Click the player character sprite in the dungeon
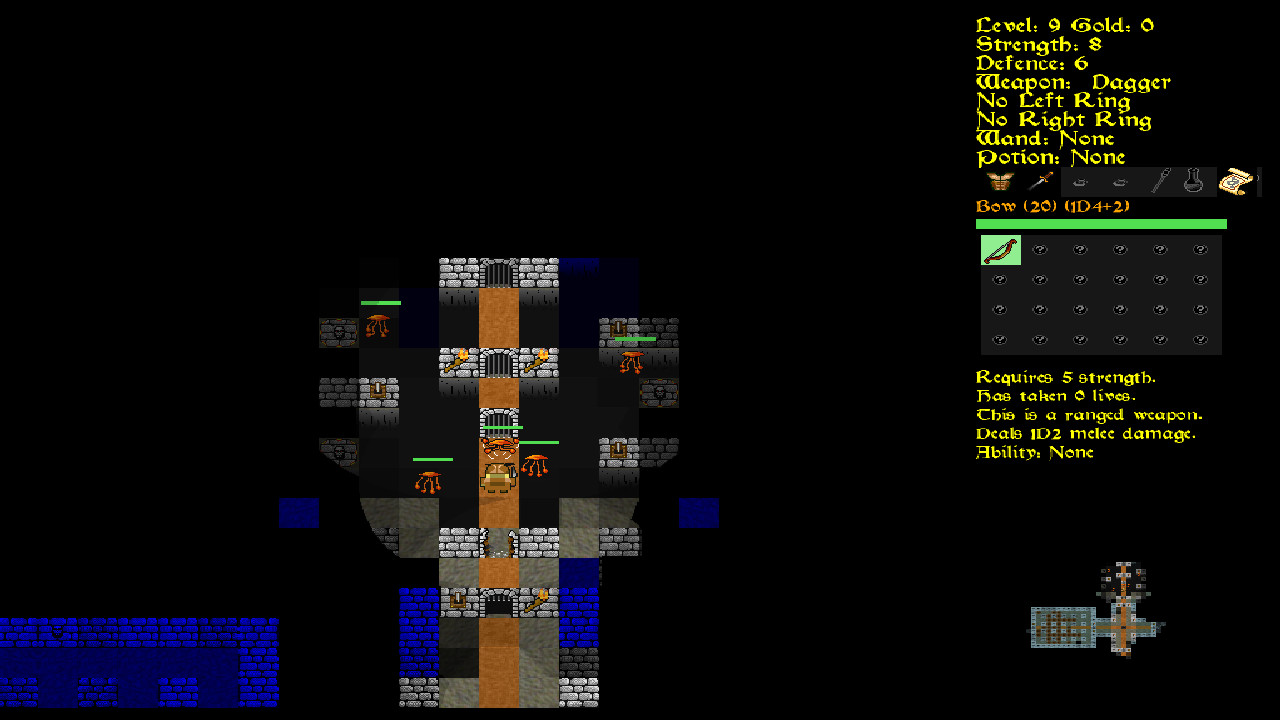Screen dimensions: 1280x720 496,479
